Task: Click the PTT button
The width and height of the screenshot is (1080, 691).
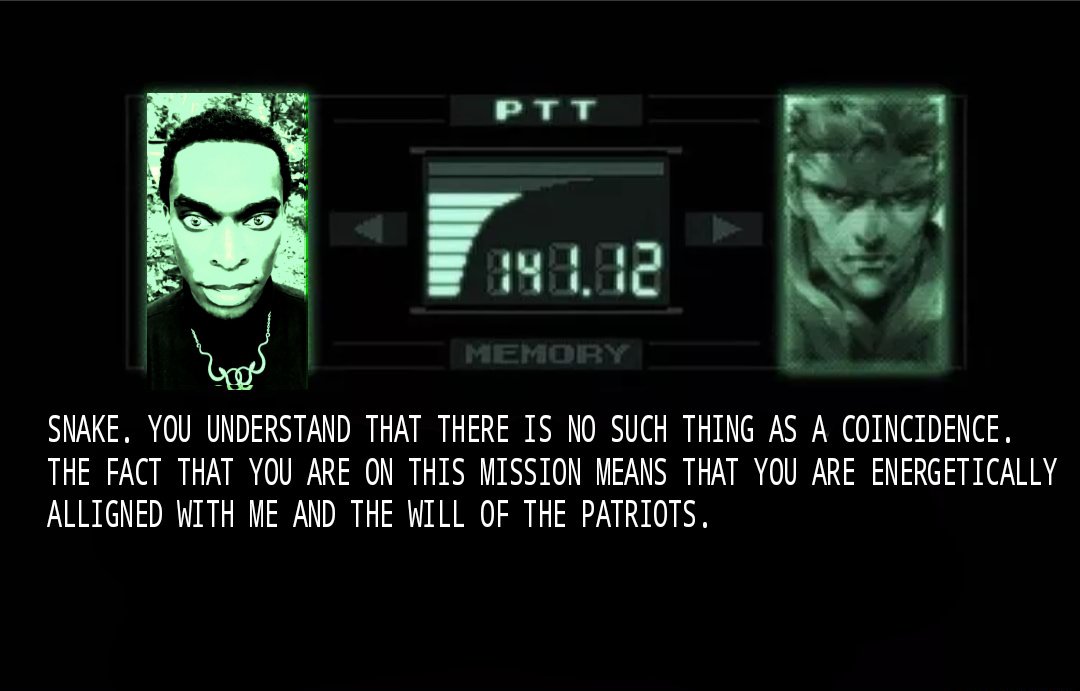Action: (545, 110)
